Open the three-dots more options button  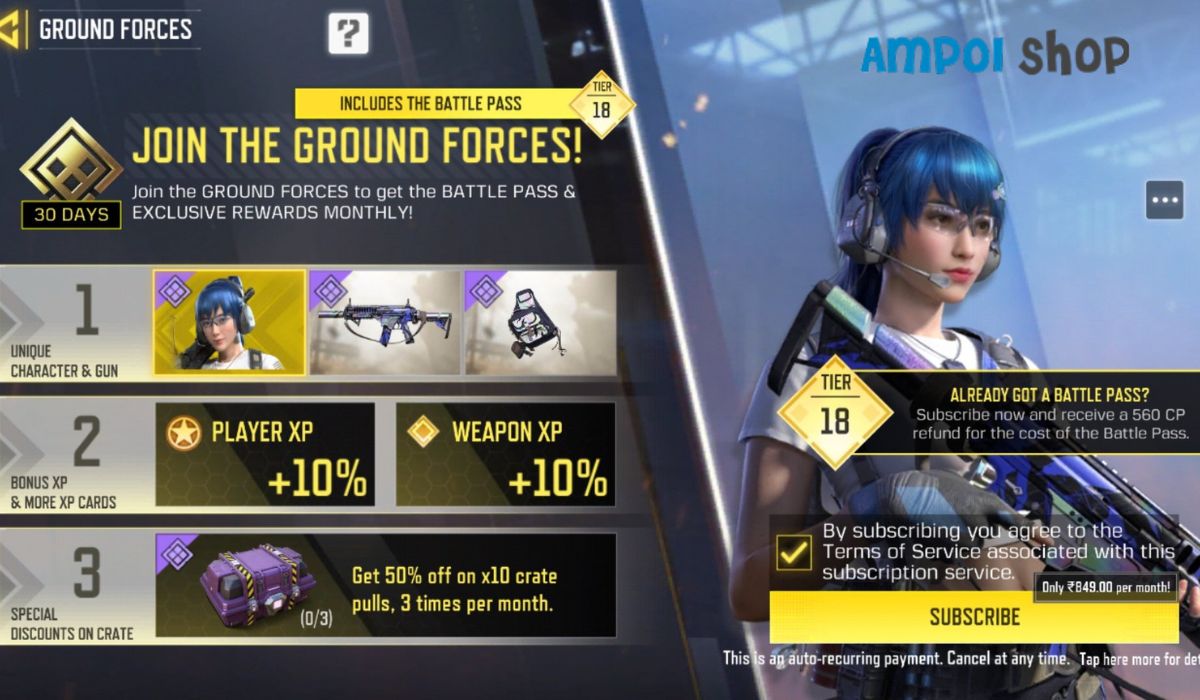coord(1165,200)
